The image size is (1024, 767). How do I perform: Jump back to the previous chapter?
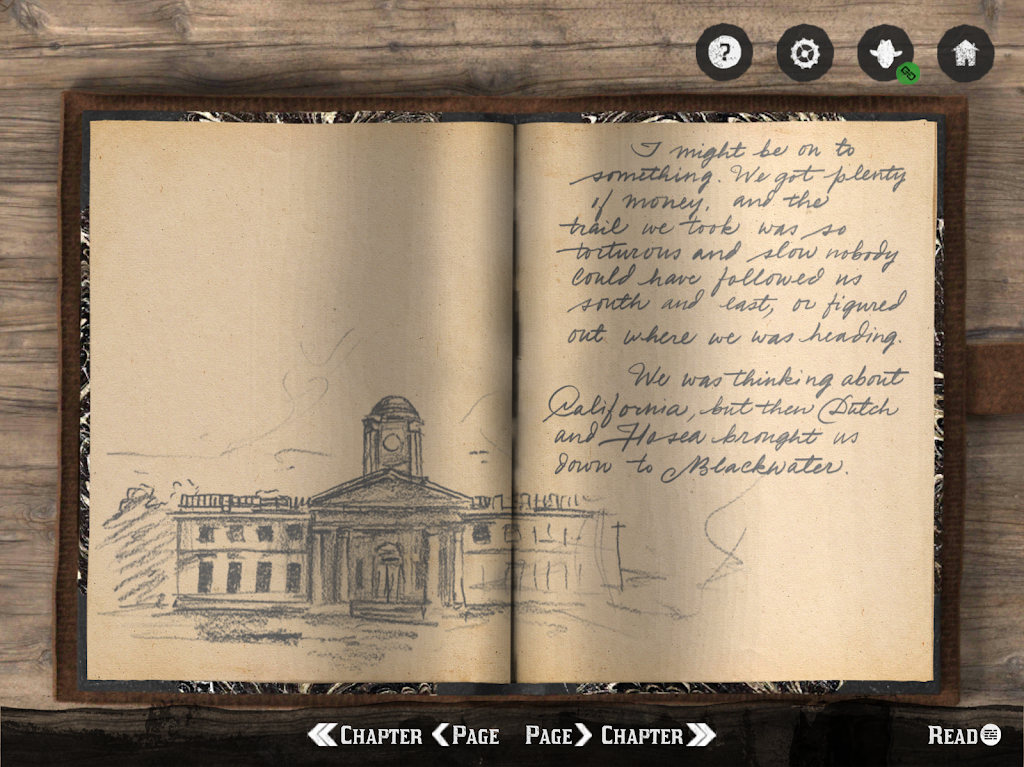(x=365, y=736)
